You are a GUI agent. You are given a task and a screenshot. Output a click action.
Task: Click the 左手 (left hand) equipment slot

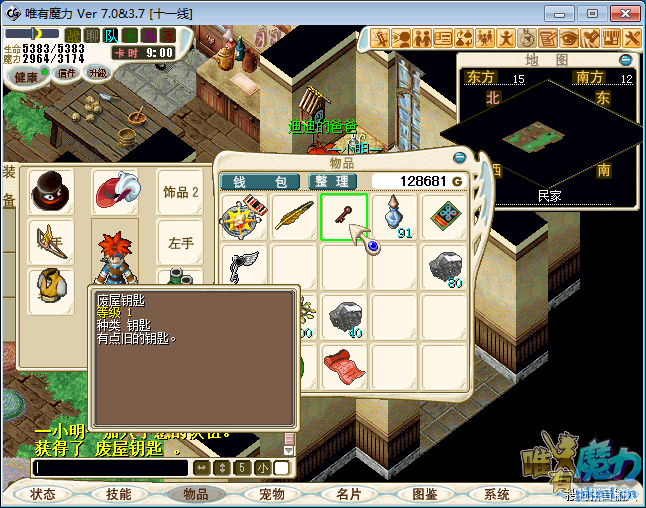(x=181, y=242)
